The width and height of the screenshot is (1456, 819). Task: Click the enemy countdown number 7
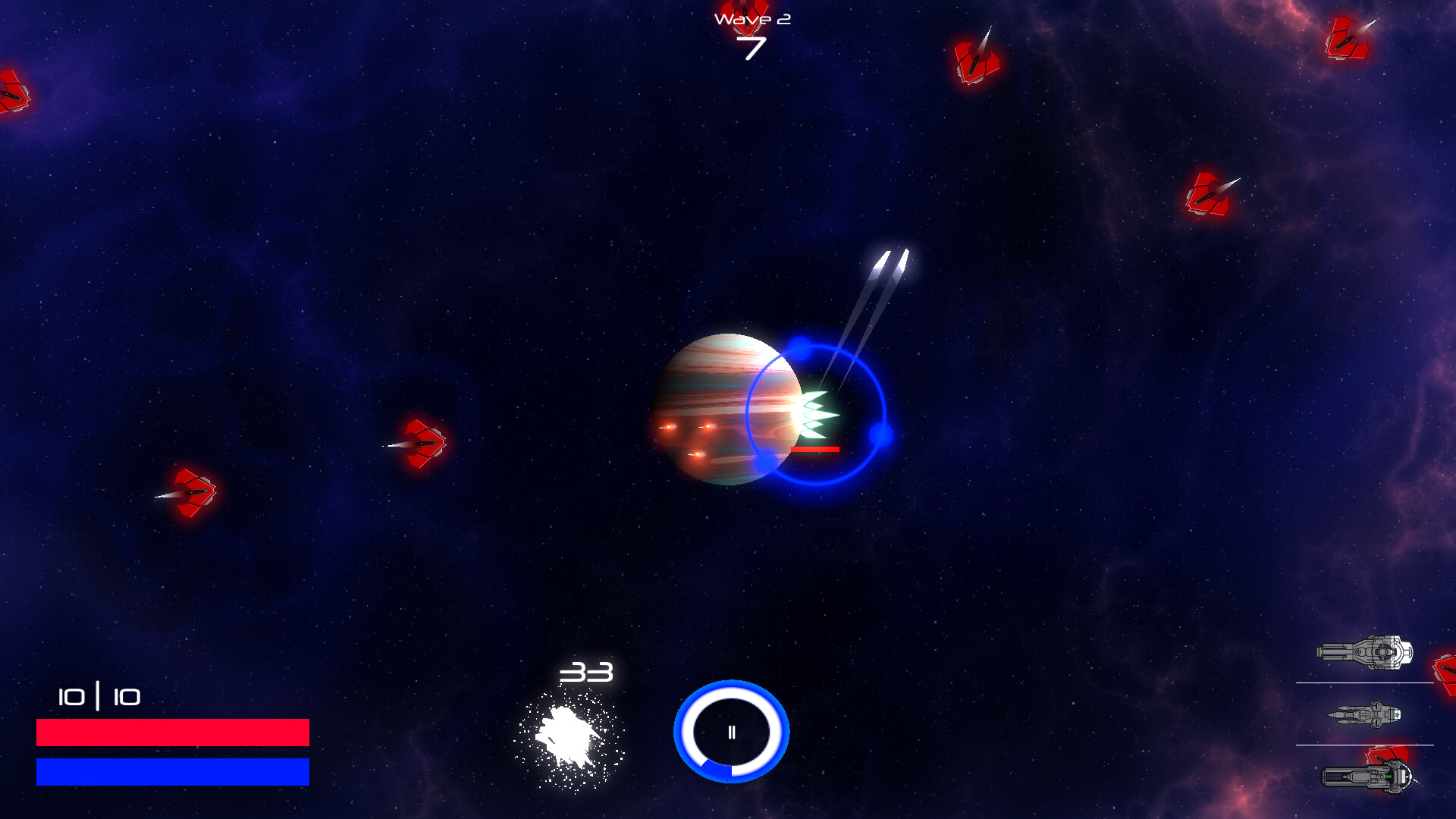(x=752, y=47)
